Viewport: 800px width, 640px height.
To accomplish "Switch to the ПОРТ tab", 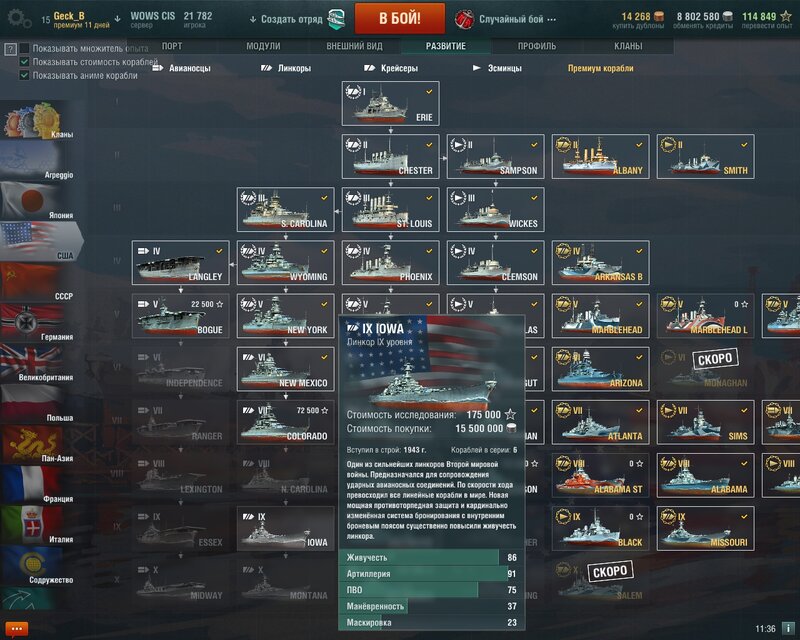I will (172, 46).
